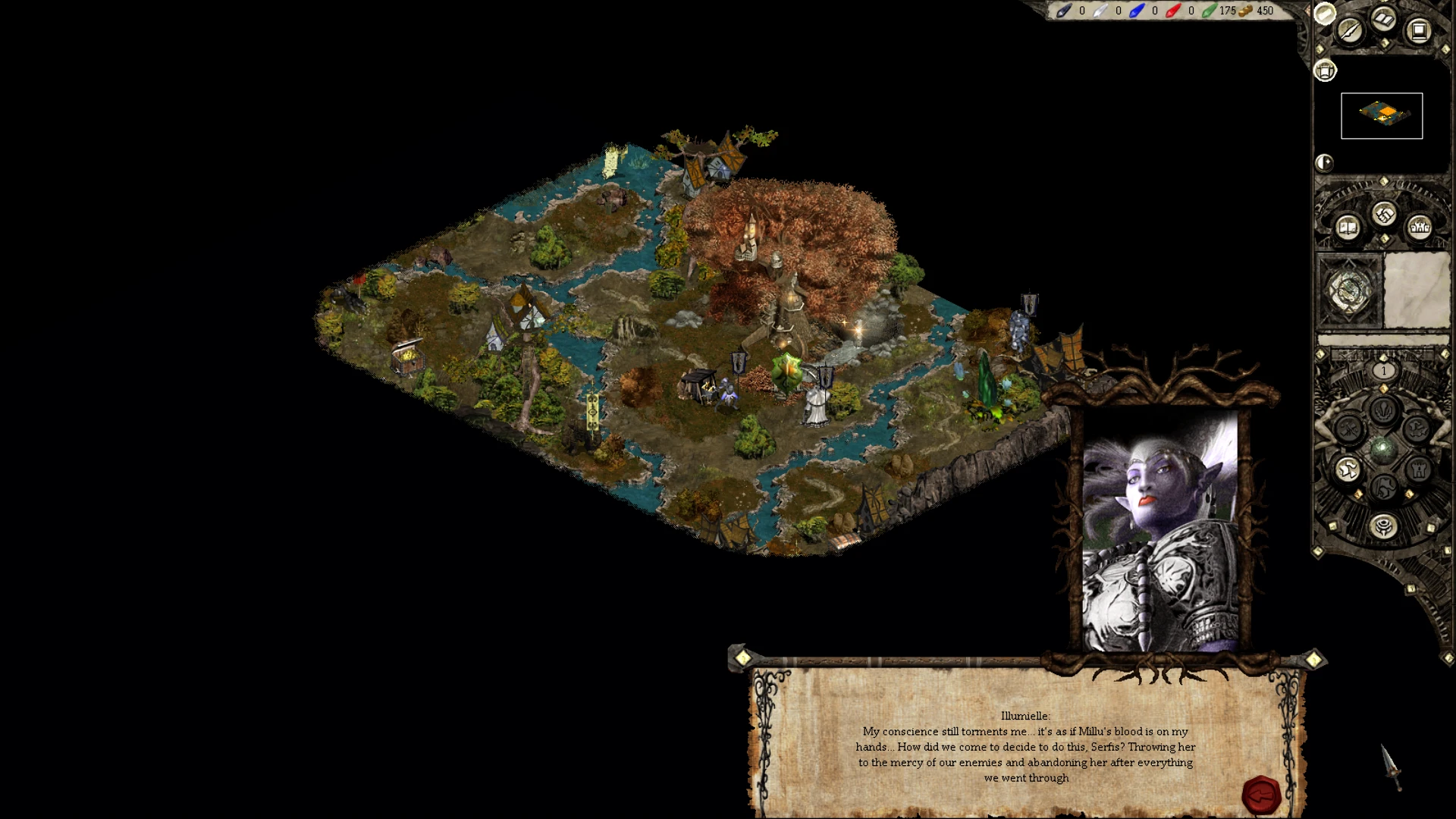Select the crossed weapons icon on the command wheel
1456x819 pixels.
(x=1350, y=428)
